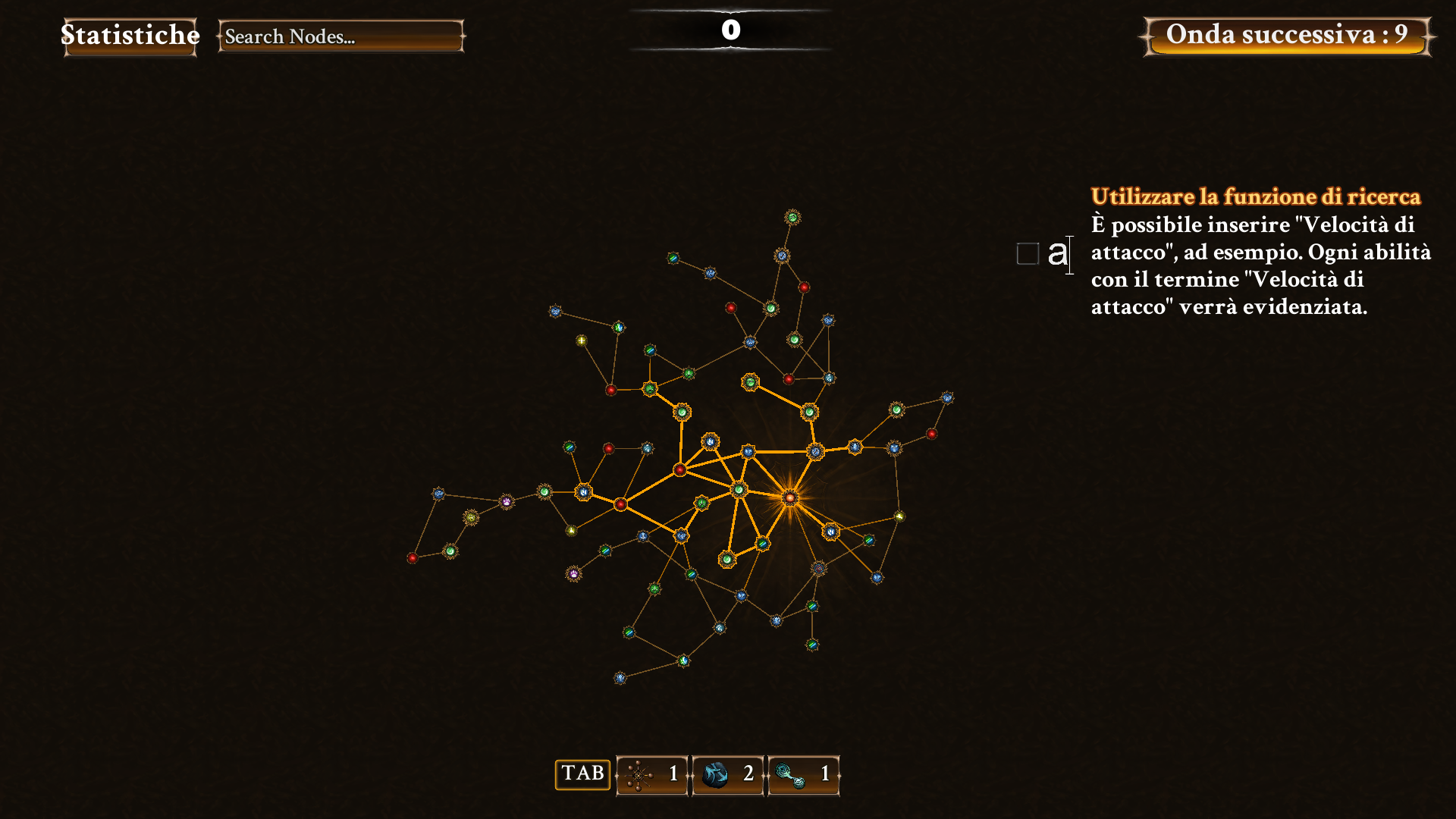
Task: Open the Statistiche panel
Action: pos(130,36)
